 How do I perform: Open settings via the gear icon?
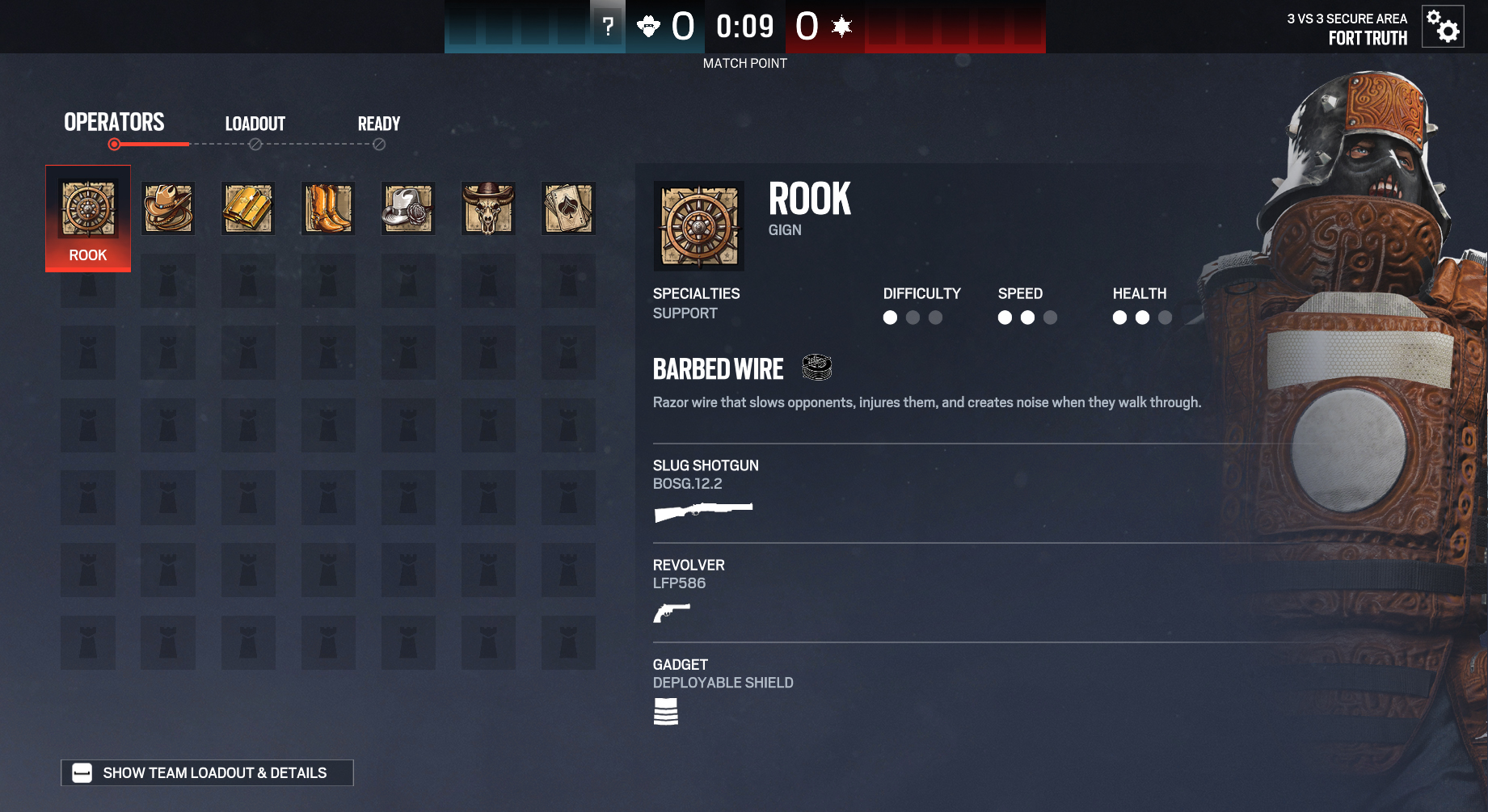[x=1443, y=27]
